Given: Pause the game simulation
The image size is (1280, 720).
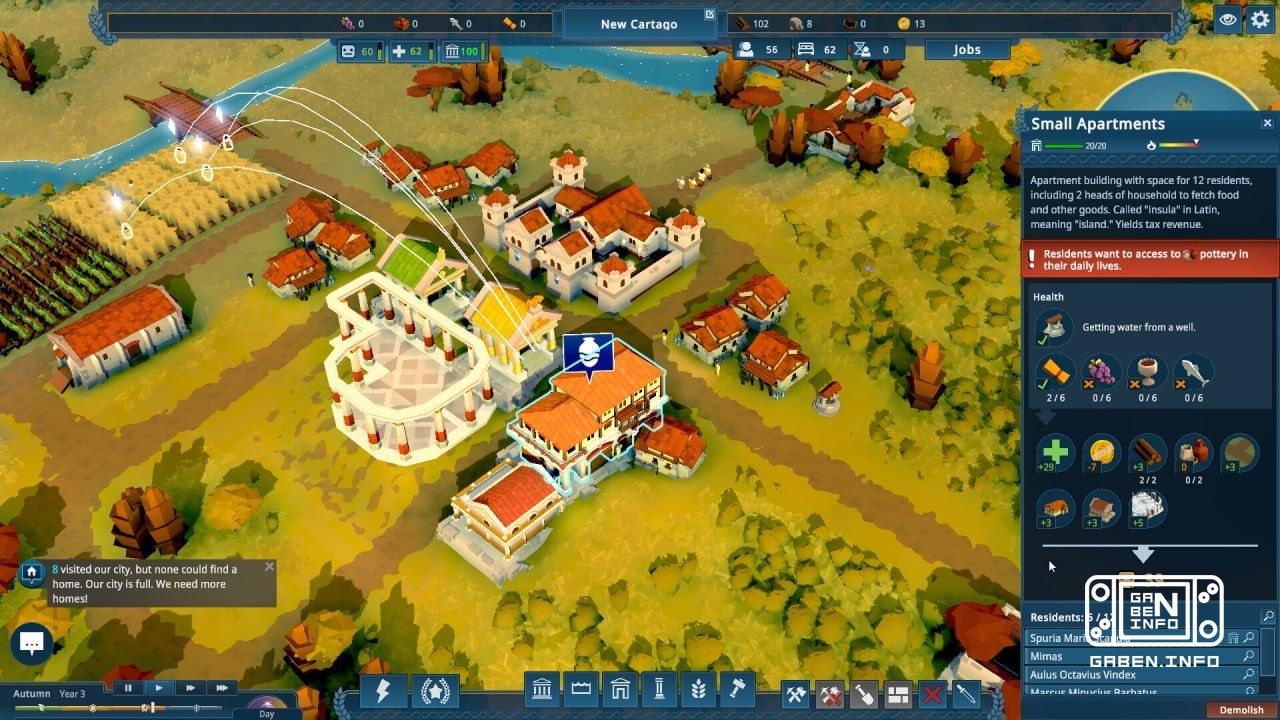Looking at the screenshot, I should (127, 687).
